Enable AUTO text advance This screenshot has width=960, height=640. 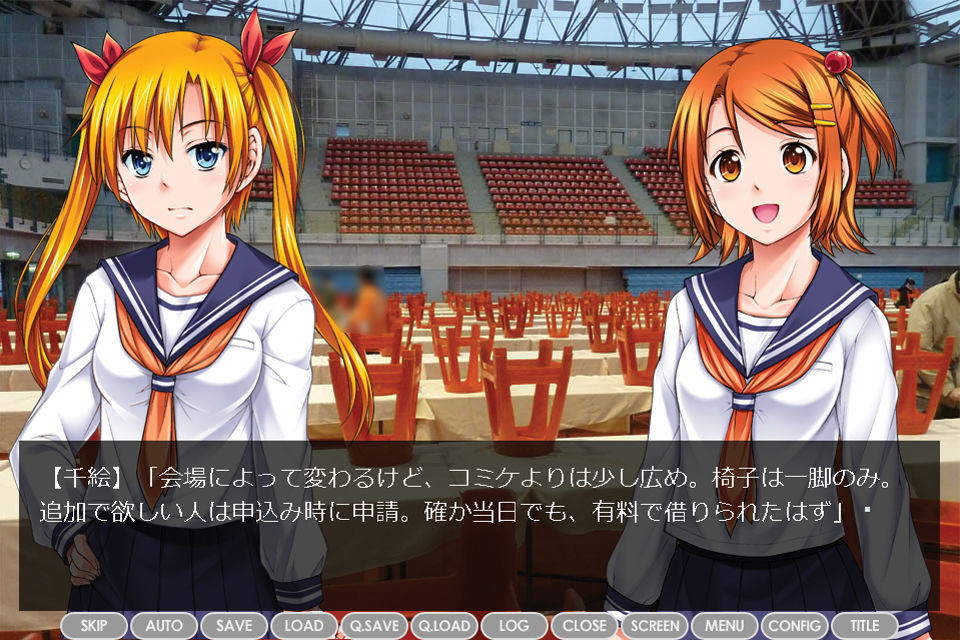pyautogui.click(x=164, y=626)
